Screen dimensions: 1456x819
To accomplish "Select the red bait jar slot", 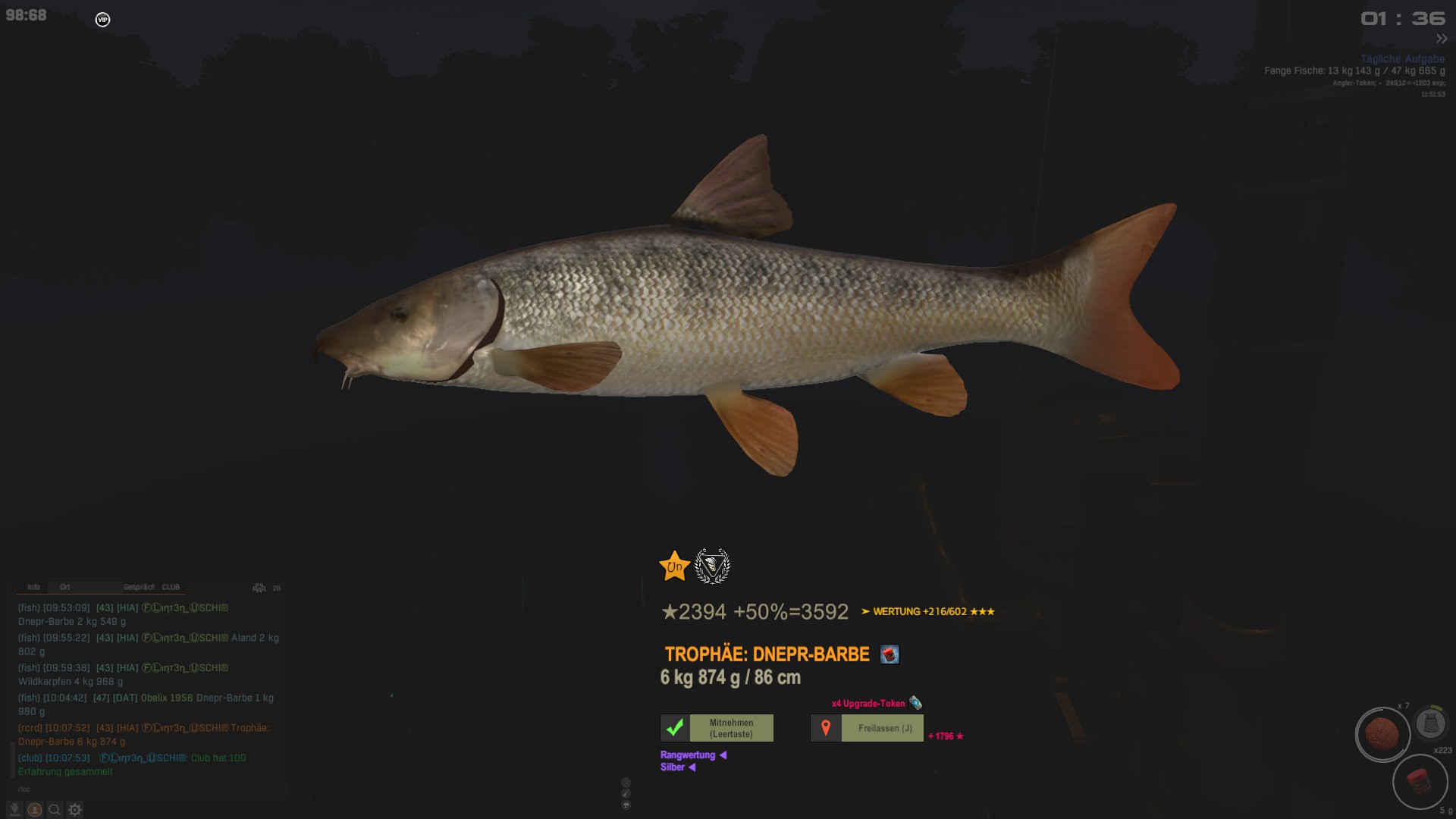I will click(x=1420, y=781).
